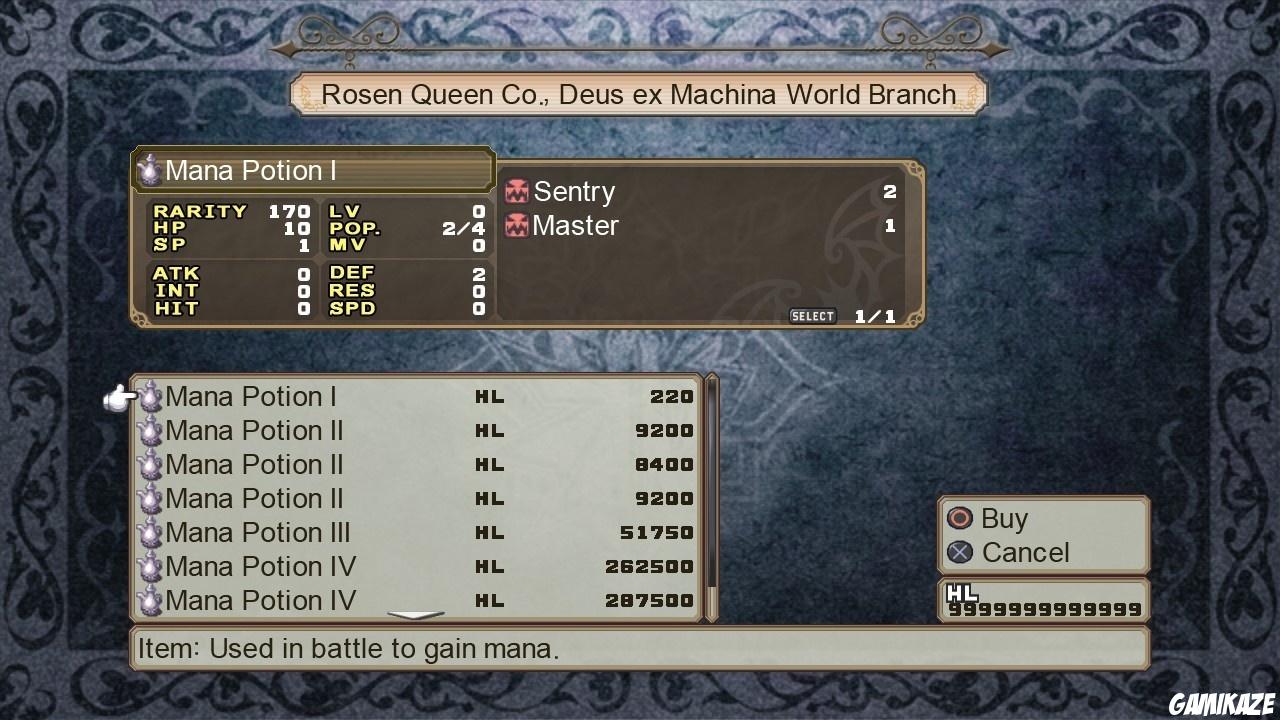Click the first Mana Potion II bottle icon
Screen dimensions: 1280x720
click(150, 430)
